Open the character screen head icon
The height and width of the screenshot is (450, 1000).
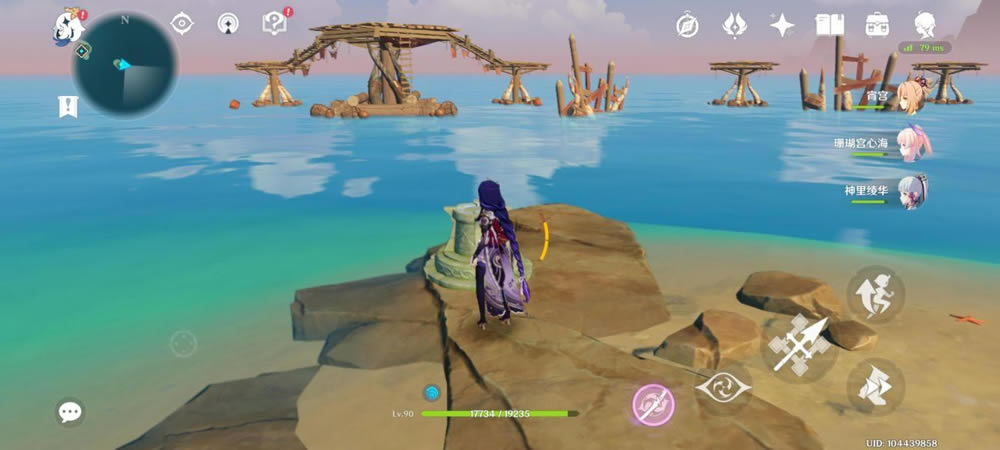[926, 25]
